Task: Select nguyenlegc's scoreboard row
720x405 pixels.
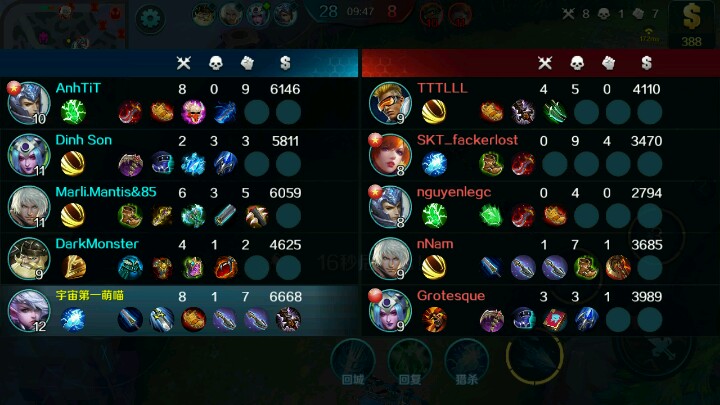Action: [x=540, y=206]
